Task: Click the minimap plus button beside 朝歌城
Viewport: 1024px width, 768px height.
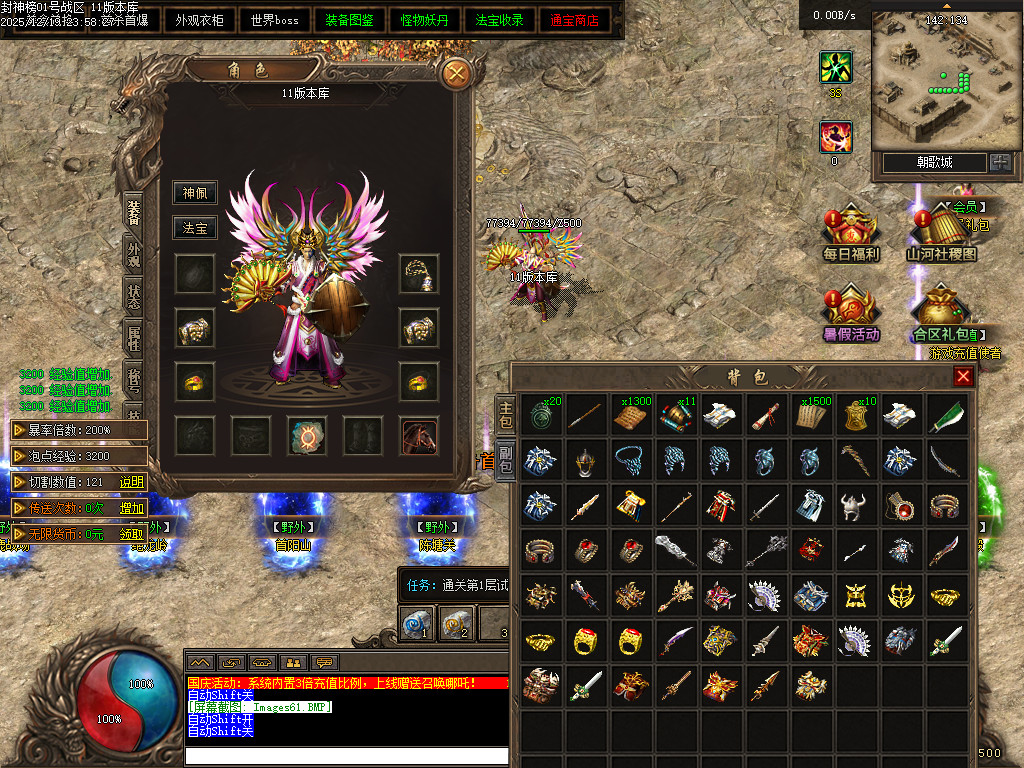Action: [x=999, y=162]
